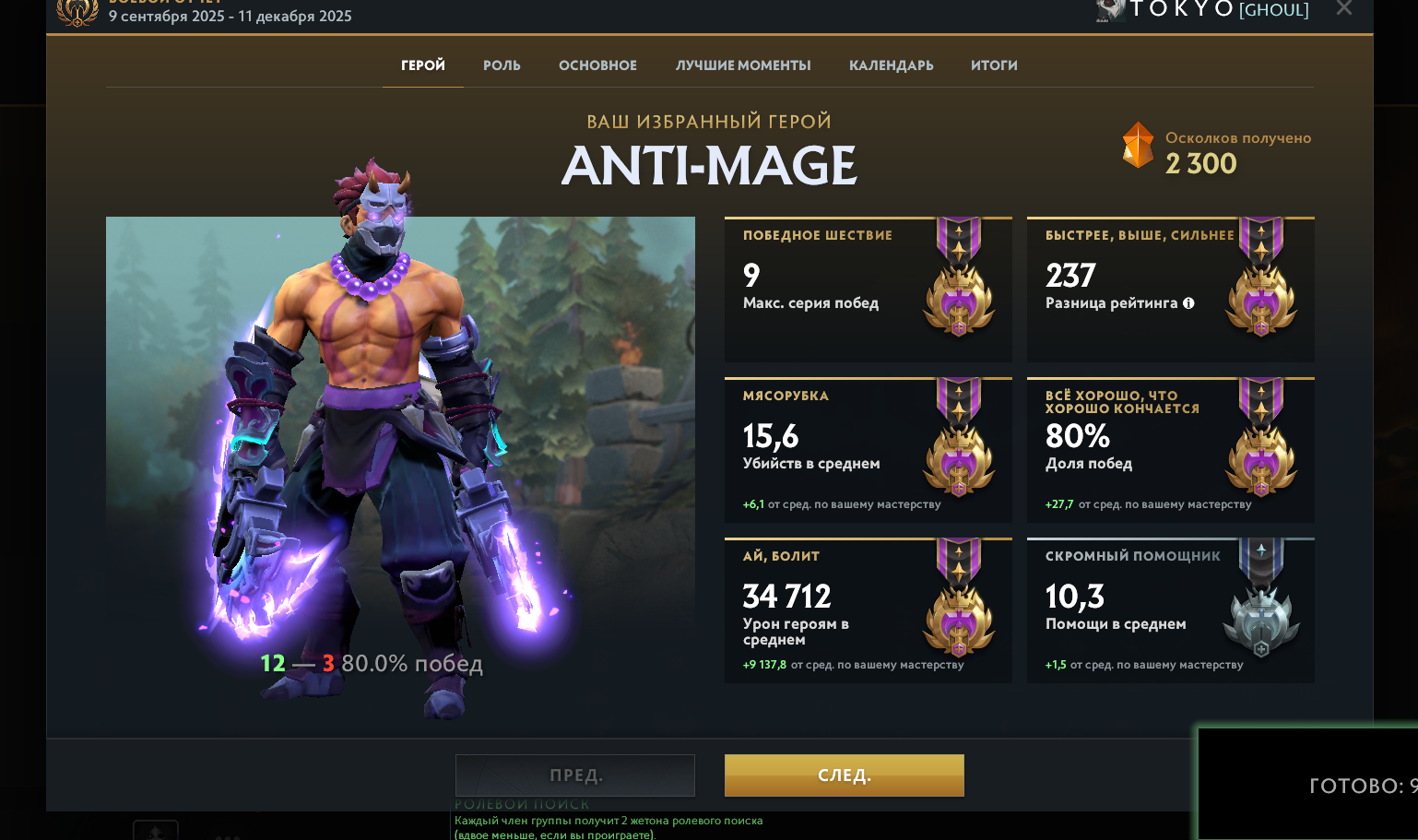1418x840 pixels.
Task: Show the Лучшие моменты tab
Action: pos(743,65)
